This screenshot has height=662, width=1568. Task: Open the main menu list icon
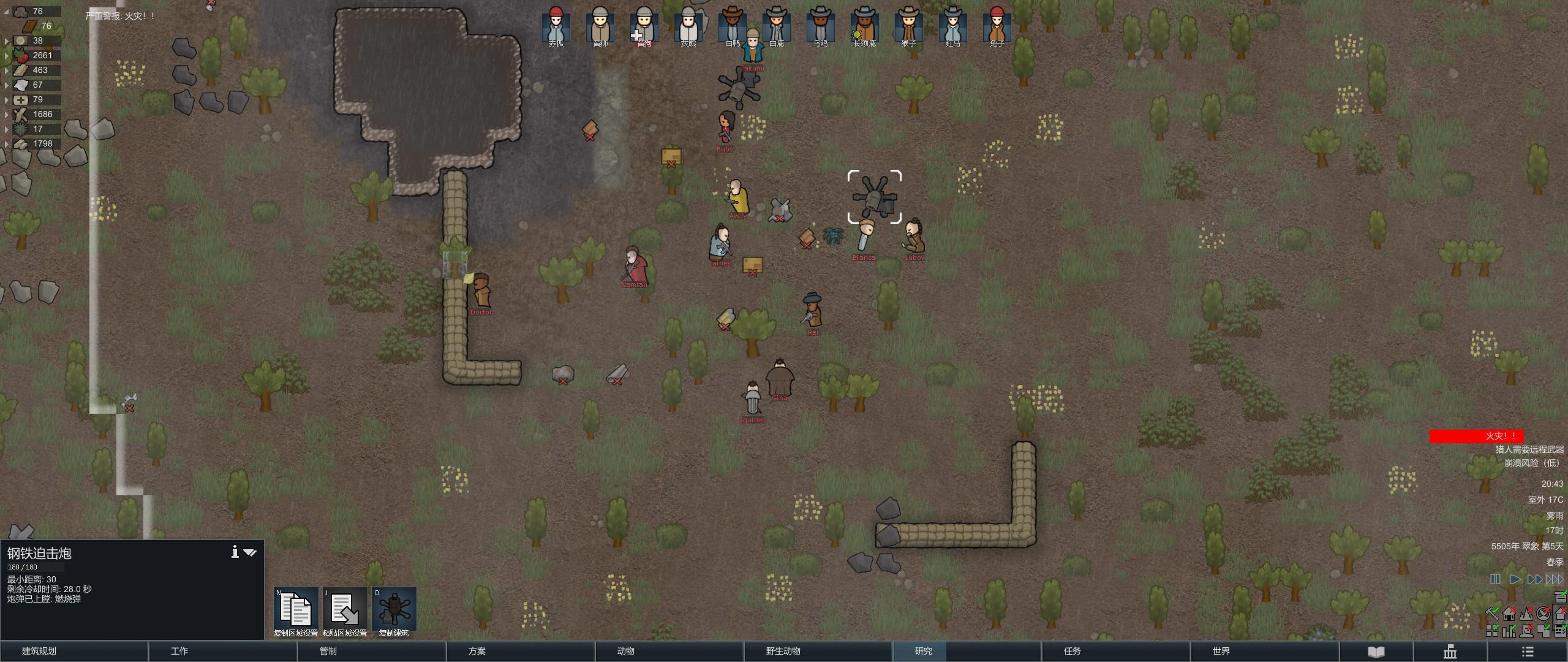(1528, 651)
